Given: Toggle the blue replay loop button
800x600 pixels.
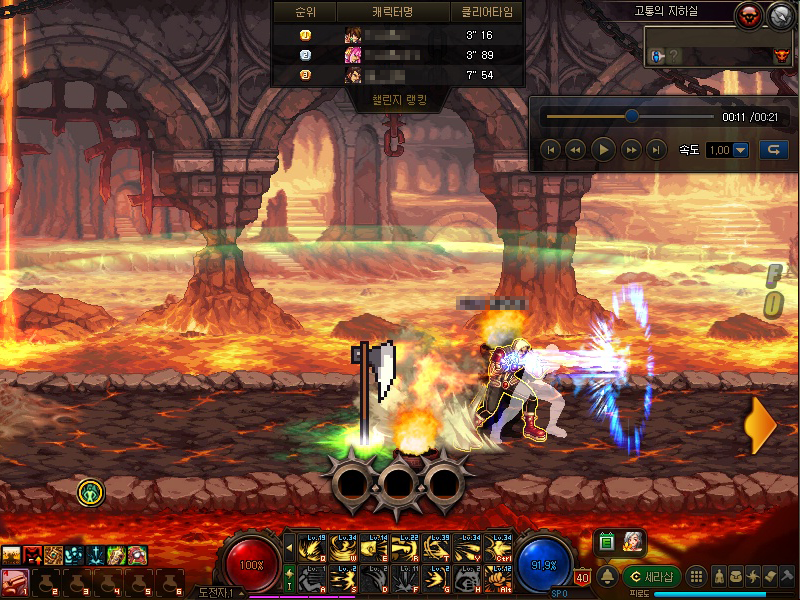Looking at the screenshot, I should coord(772,150).
